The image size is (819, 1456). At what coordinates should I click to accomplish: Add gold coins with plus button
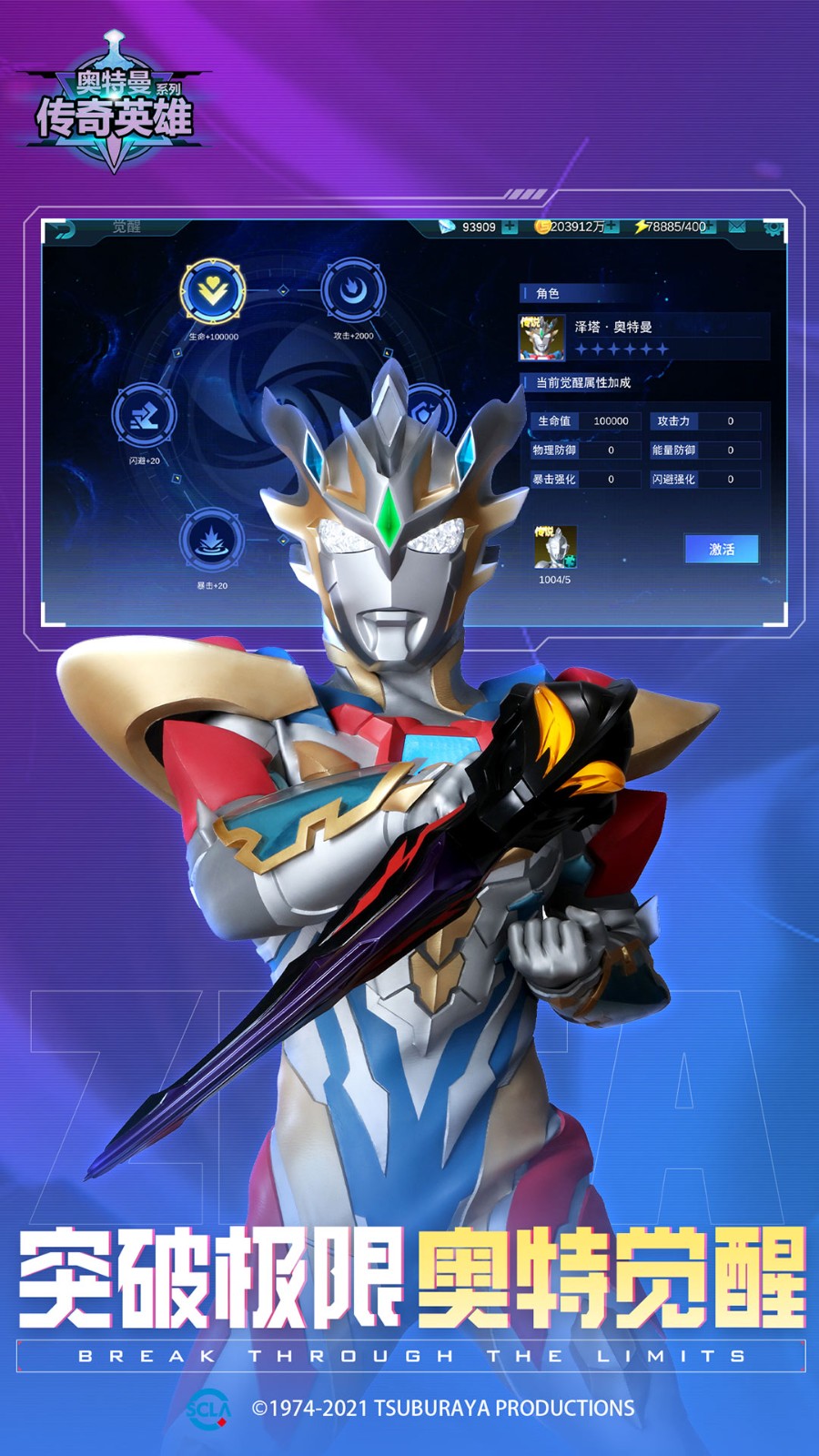pyautogui.click(x=612, y=227)
